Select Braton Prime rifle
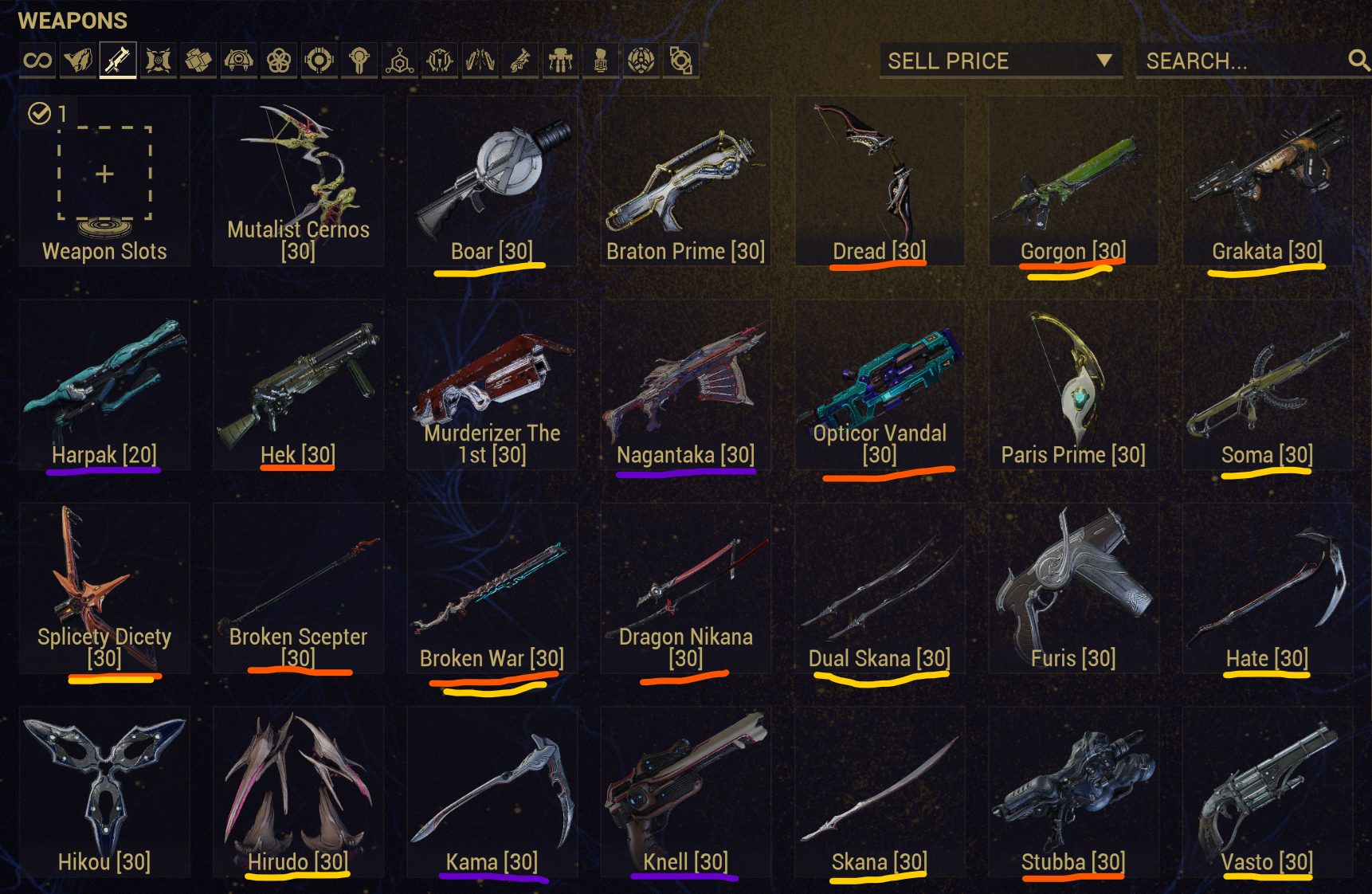 point(685,182)
